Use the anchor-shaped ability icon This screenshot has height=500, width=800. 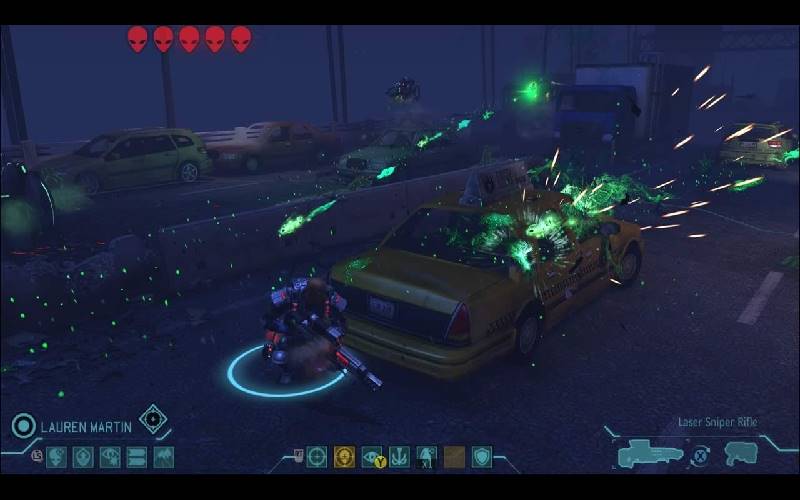399,457
